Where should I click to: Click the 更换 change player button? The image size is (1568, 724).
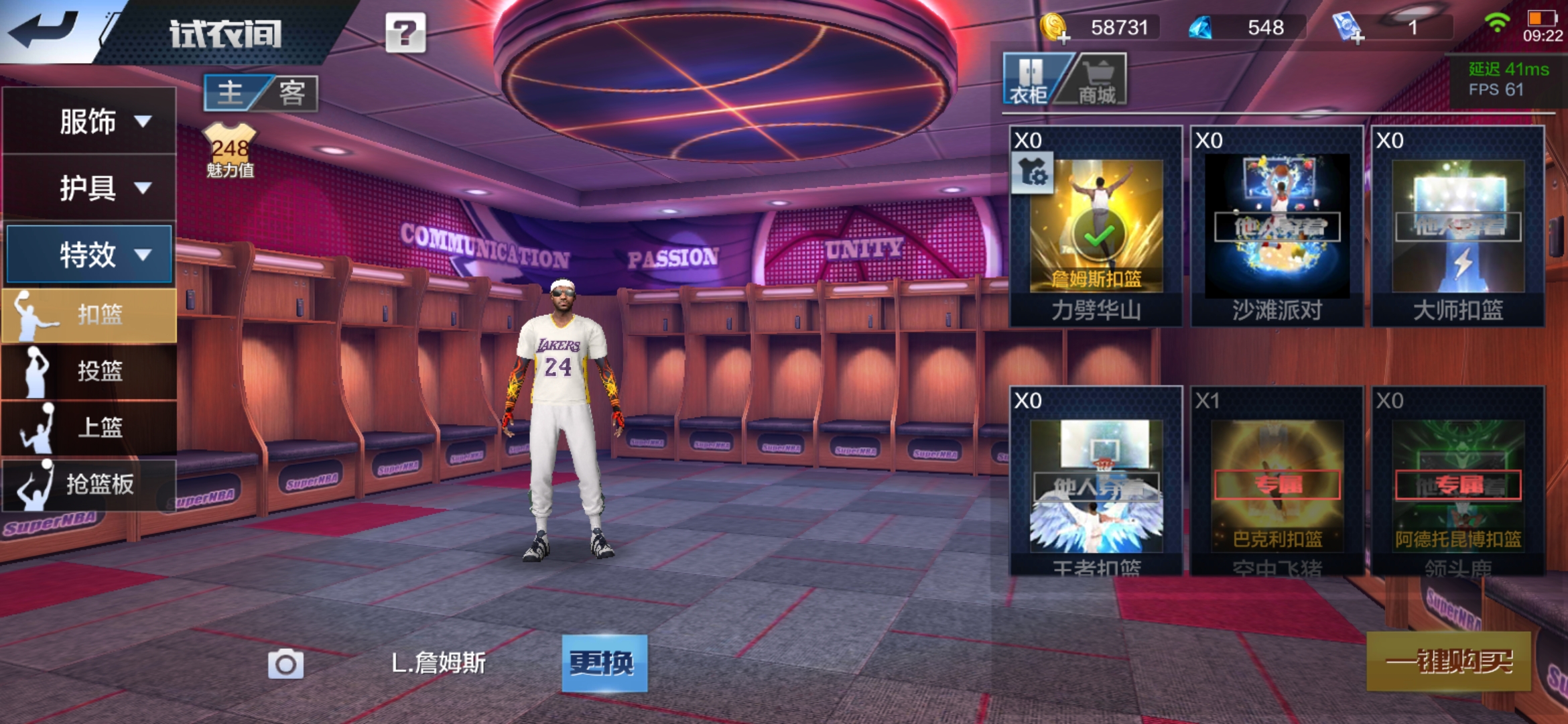pos(604,663)
